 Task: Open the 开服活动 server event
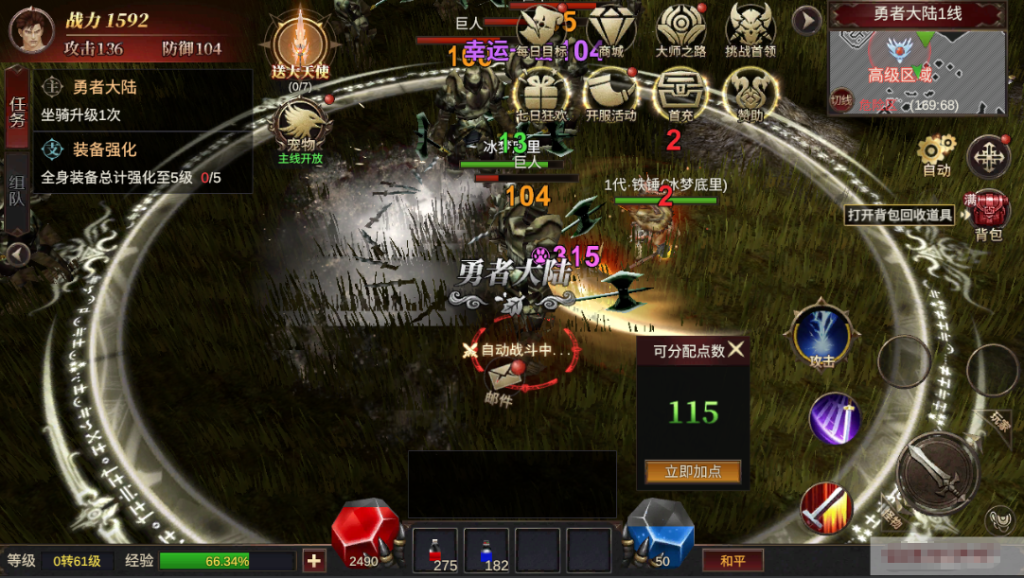[x=611, y=94]
